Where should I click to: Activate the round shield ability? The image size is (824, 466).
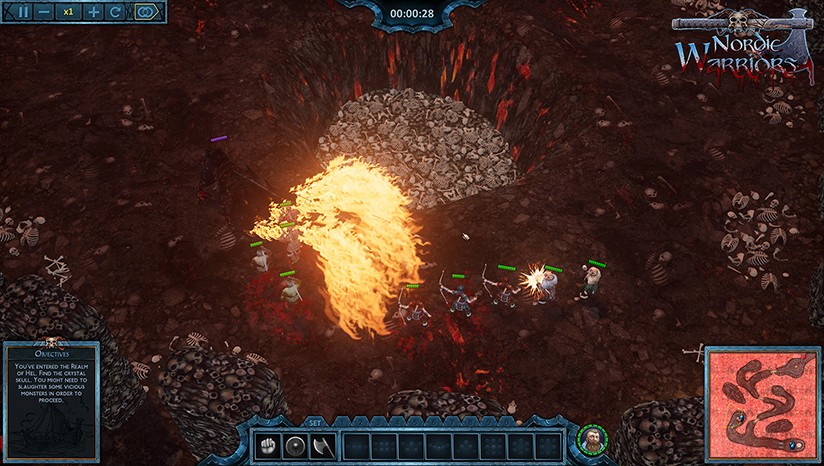[x=296, y=446]
